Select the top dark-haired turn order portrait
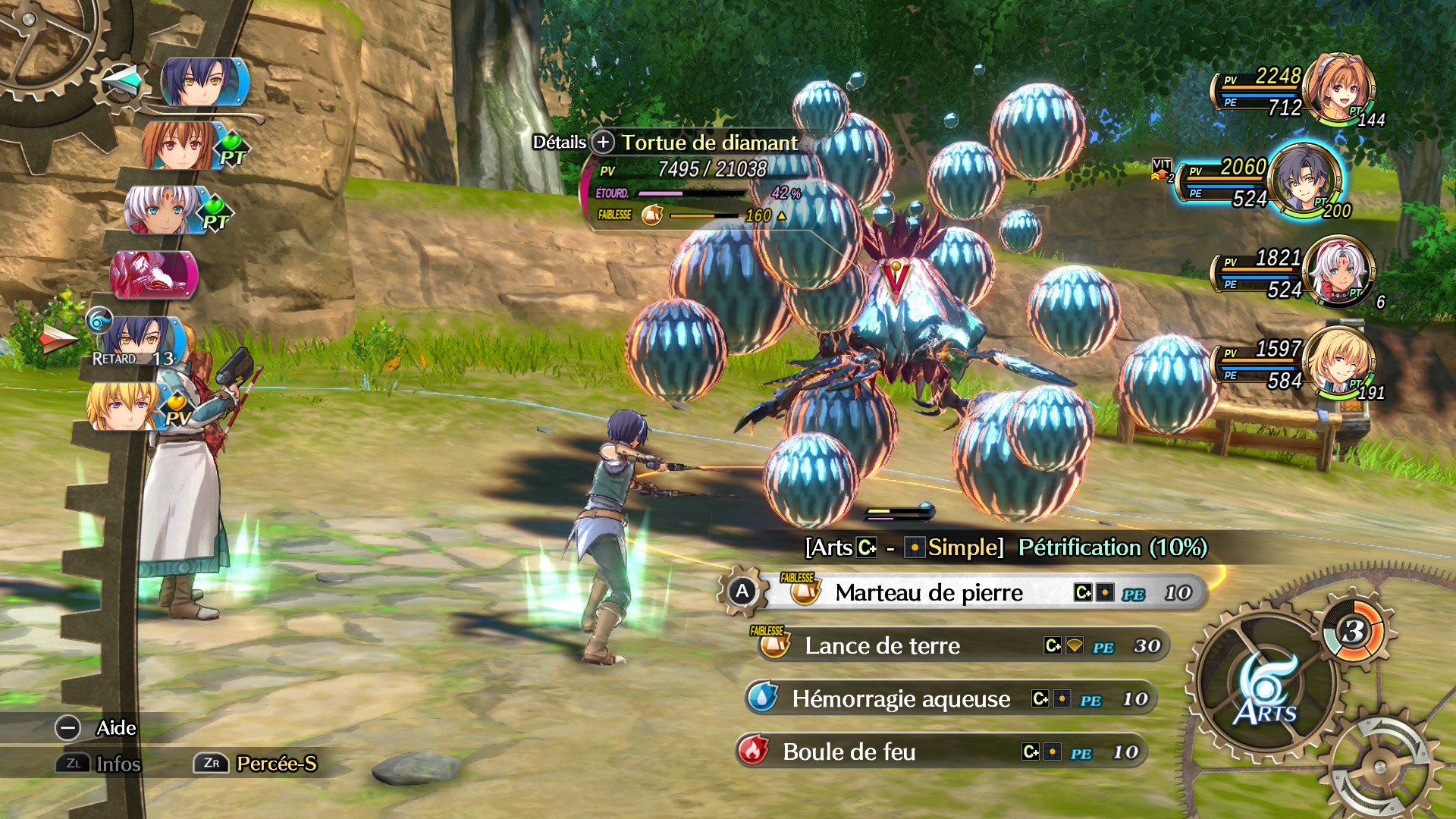1456x819 pixels. tap(202, 82)
